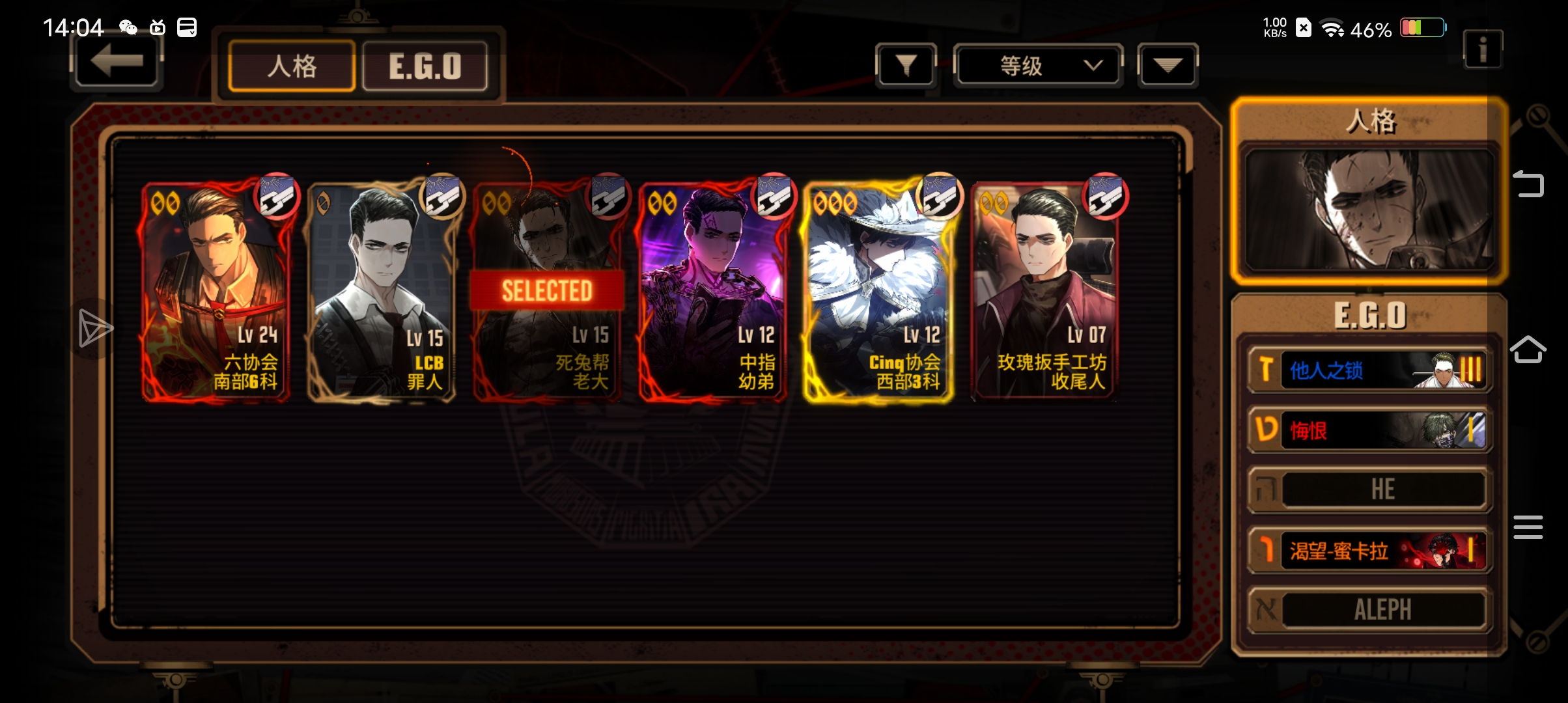The image size is (1568, 703).
Task: Pick the 中指 幼弟 identity card
Action: tap(713, 291)
